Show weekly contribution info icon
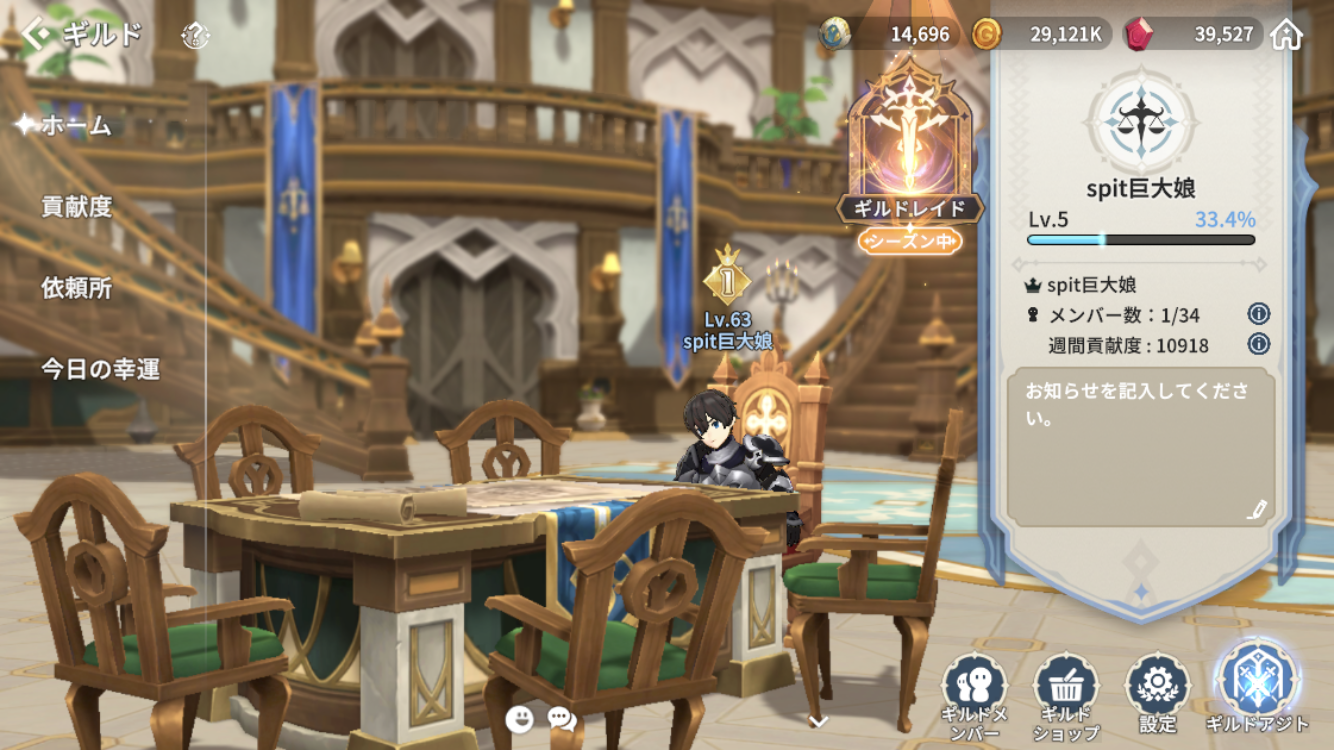This screenshot has width=1334, height=750. click(1258, 345)
